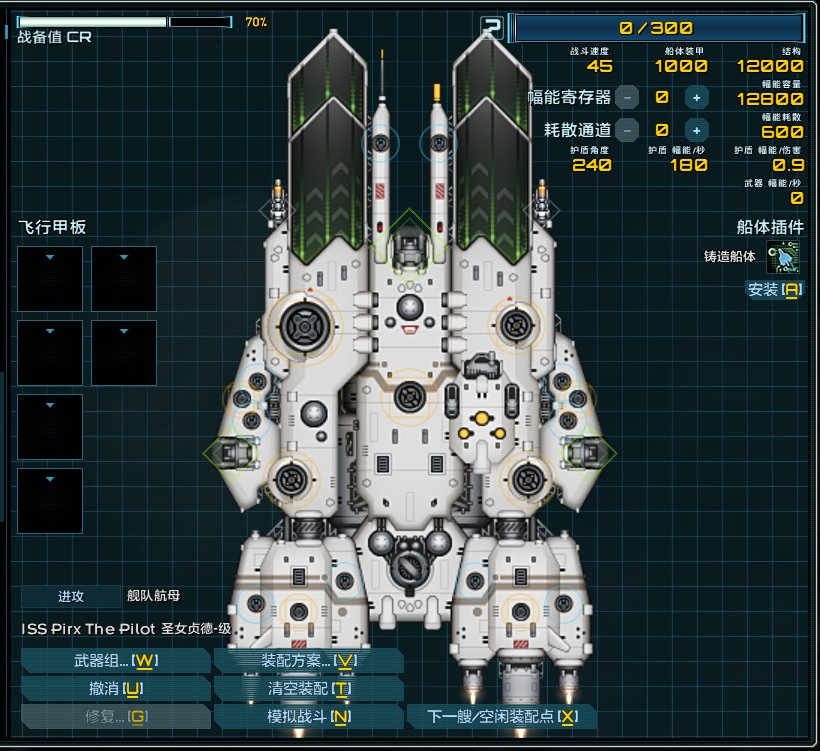Select the 铸造船体 hull mod icon
Image resolution: width=820 pixels, height=751 pixels.
783,257
